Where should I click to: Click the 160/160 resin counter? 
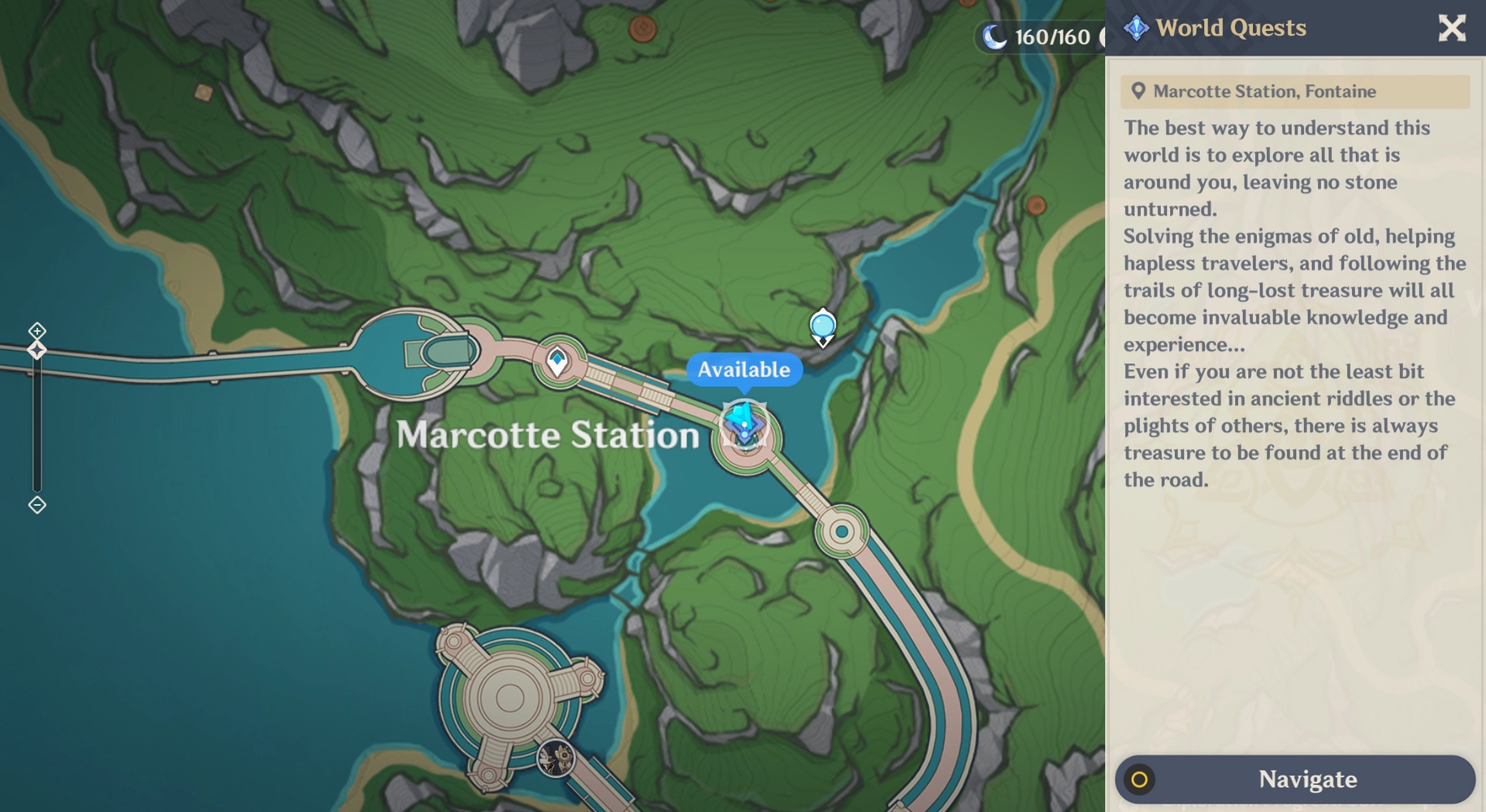[x=1049, y=35]
